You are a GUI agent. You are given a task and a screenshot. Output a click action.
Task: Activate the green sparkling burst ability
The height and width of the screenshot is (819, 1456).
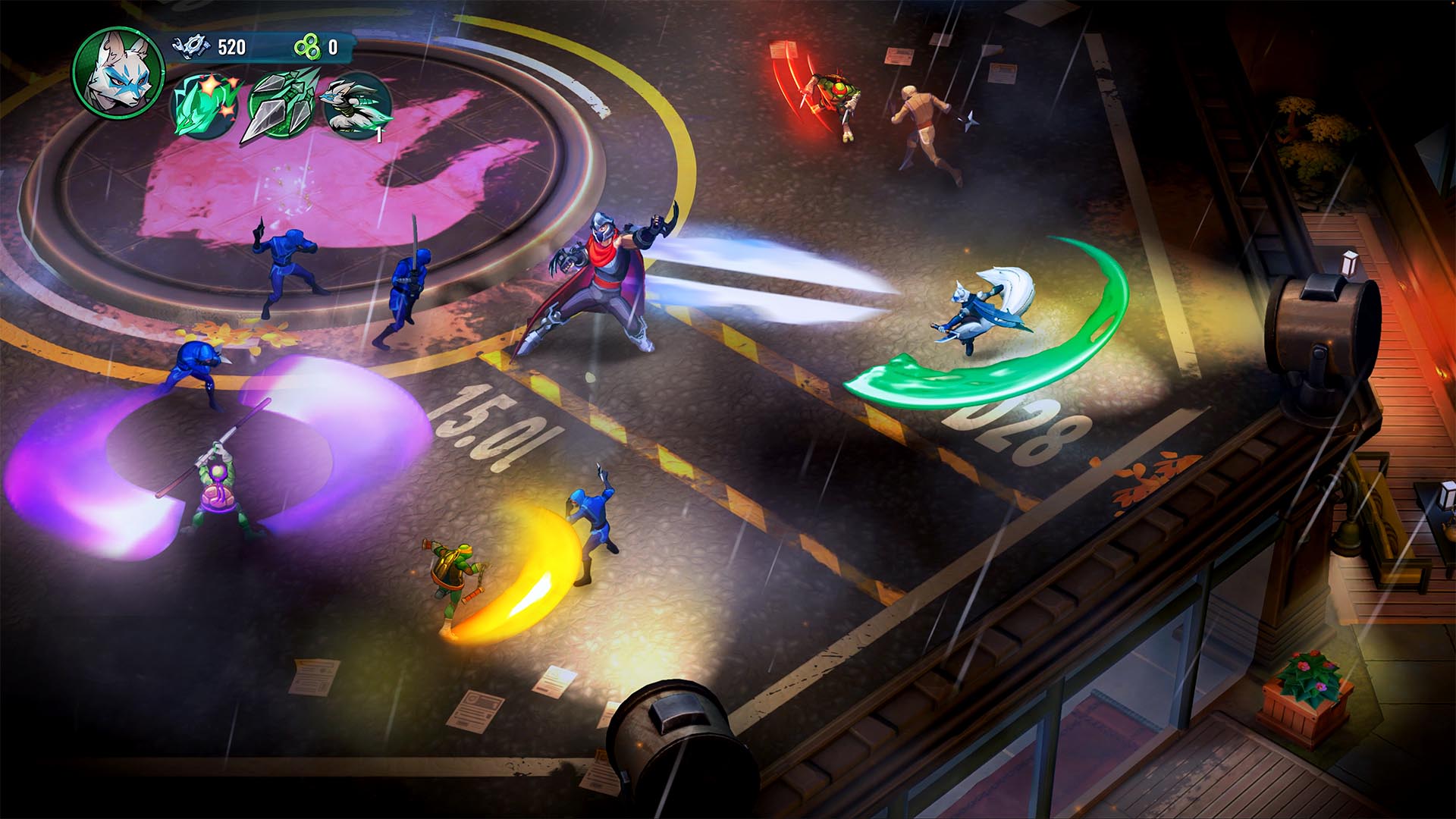pyautogui.click(x=204, y=107)
